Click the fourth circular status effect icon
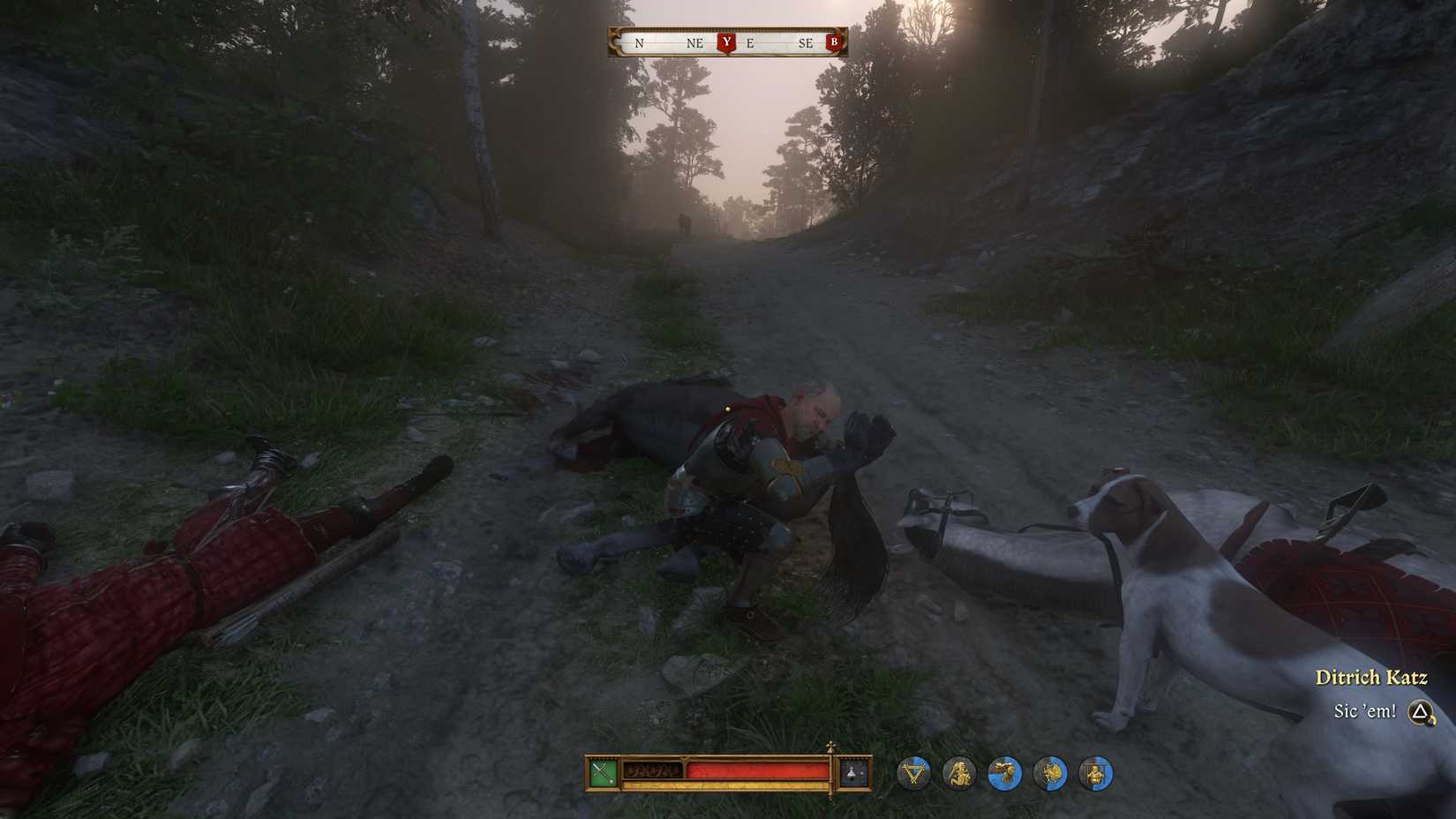 coord(1048,774)
